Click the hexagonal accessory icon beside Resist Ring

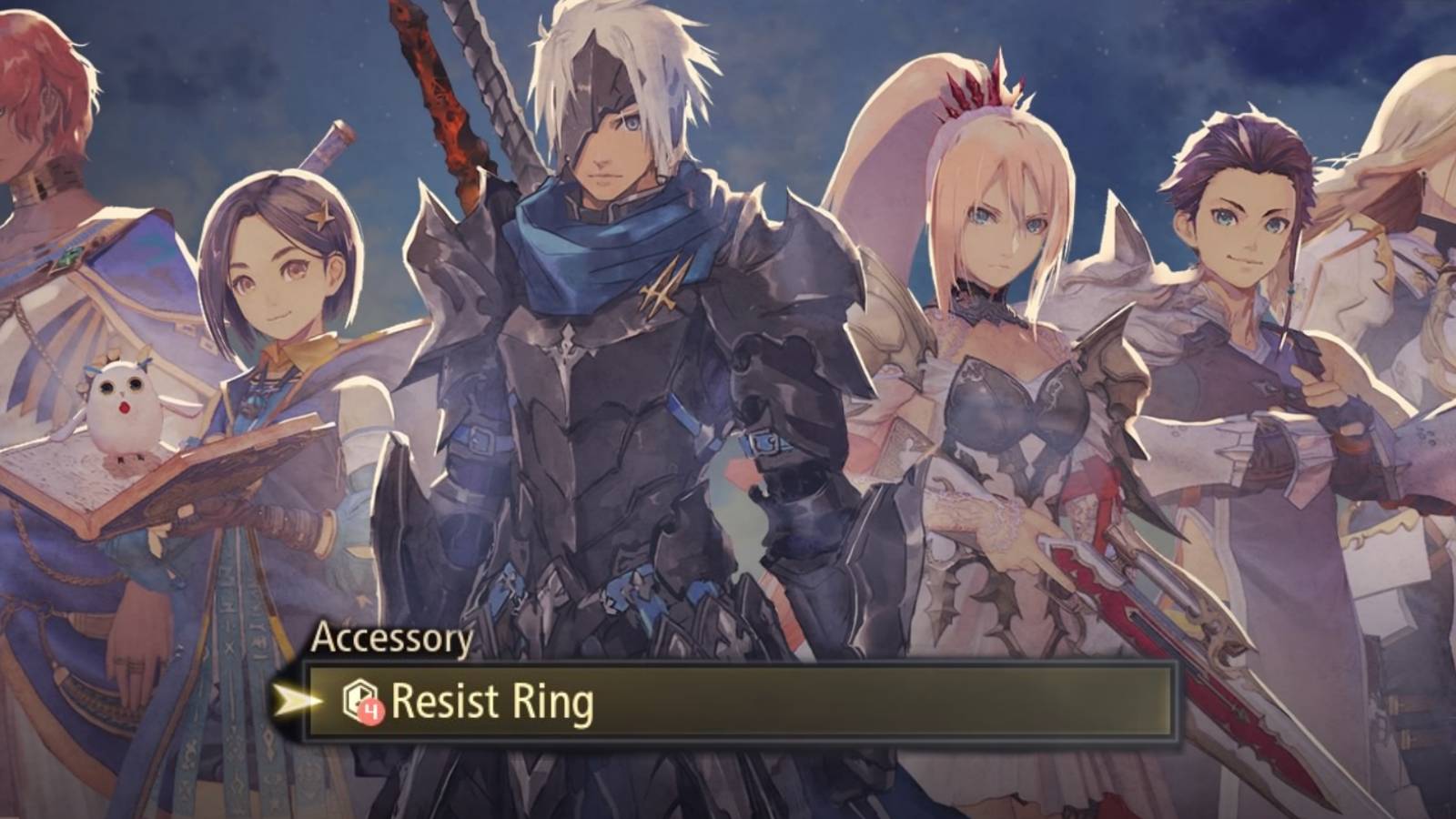359,694
